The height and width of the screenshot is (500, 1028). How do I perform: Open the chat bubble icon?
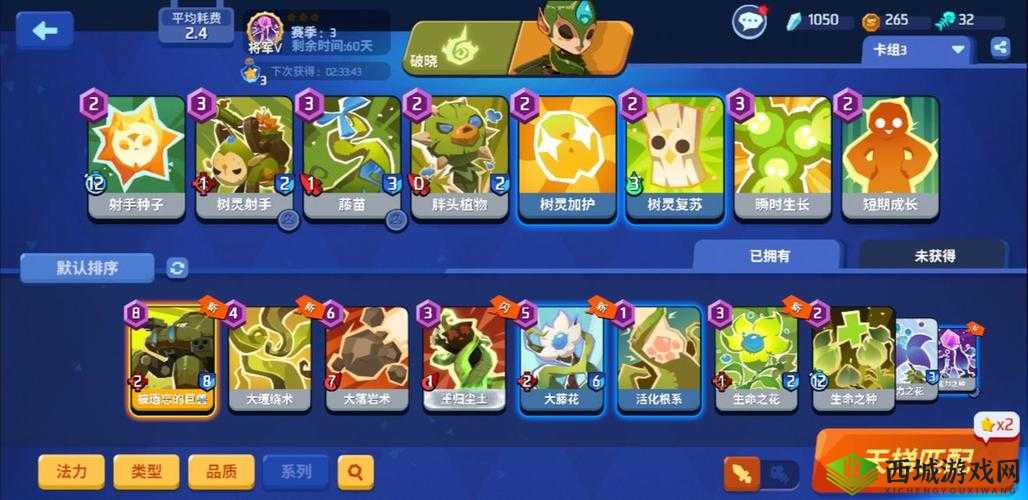pyautogui.click(x=749, y=21)
